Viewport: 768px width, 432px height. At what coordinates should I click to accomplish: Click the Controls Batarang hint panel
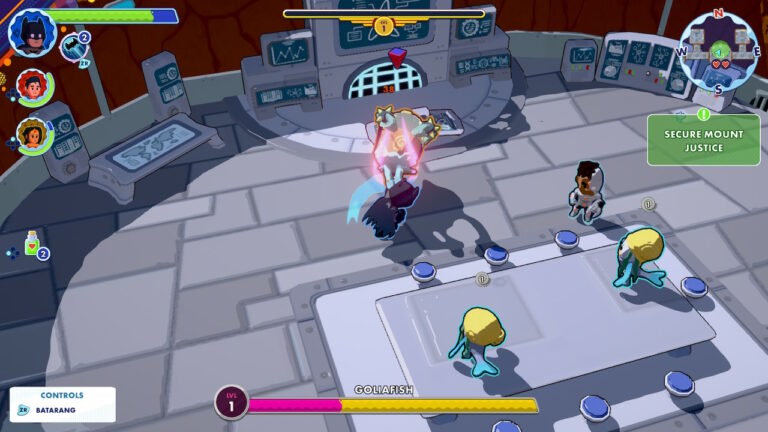pos(62,403)
